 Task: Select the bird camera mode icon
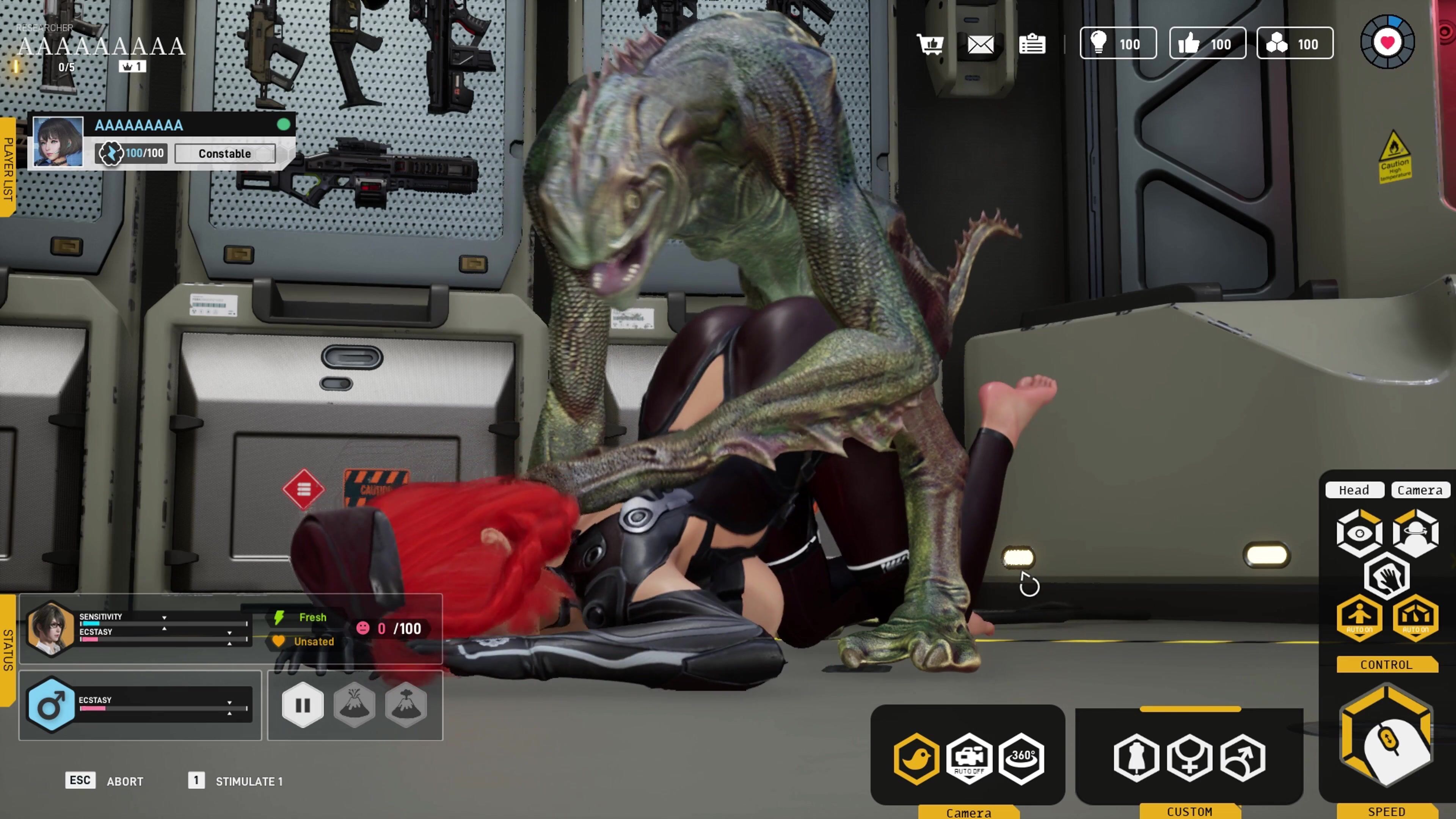tap(916, 758)
